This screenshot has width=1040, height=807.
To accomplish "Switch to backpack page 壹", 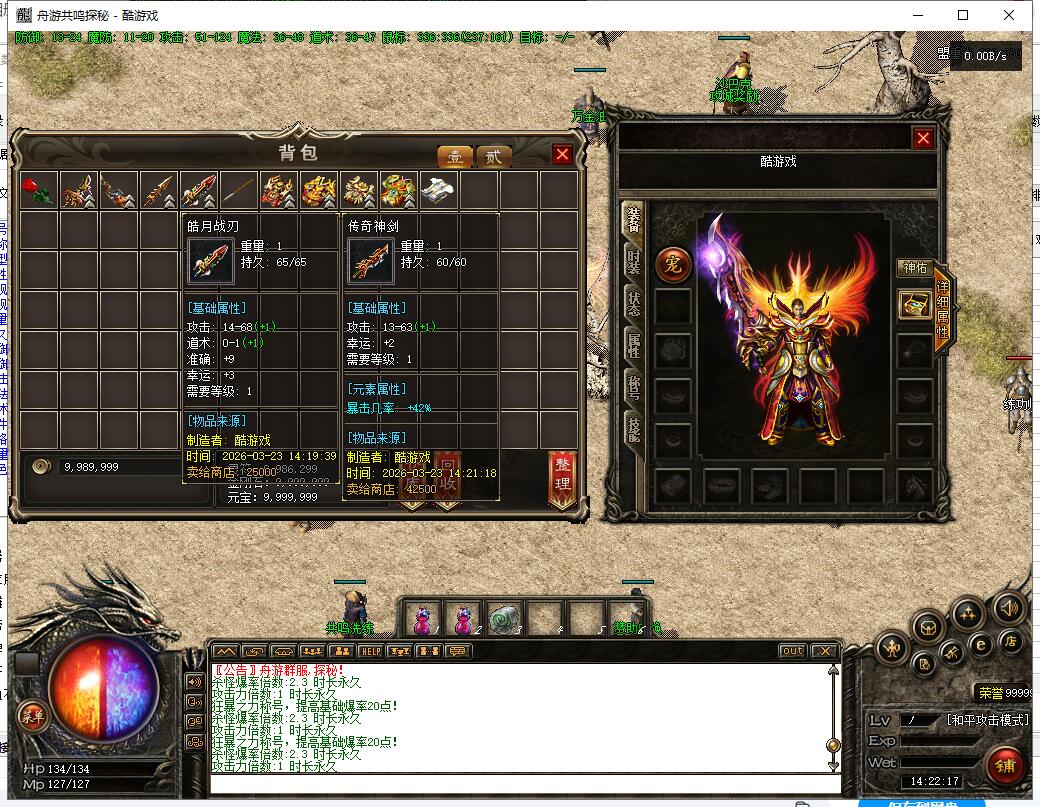I will pyautogui.click(x=455, y=157).
